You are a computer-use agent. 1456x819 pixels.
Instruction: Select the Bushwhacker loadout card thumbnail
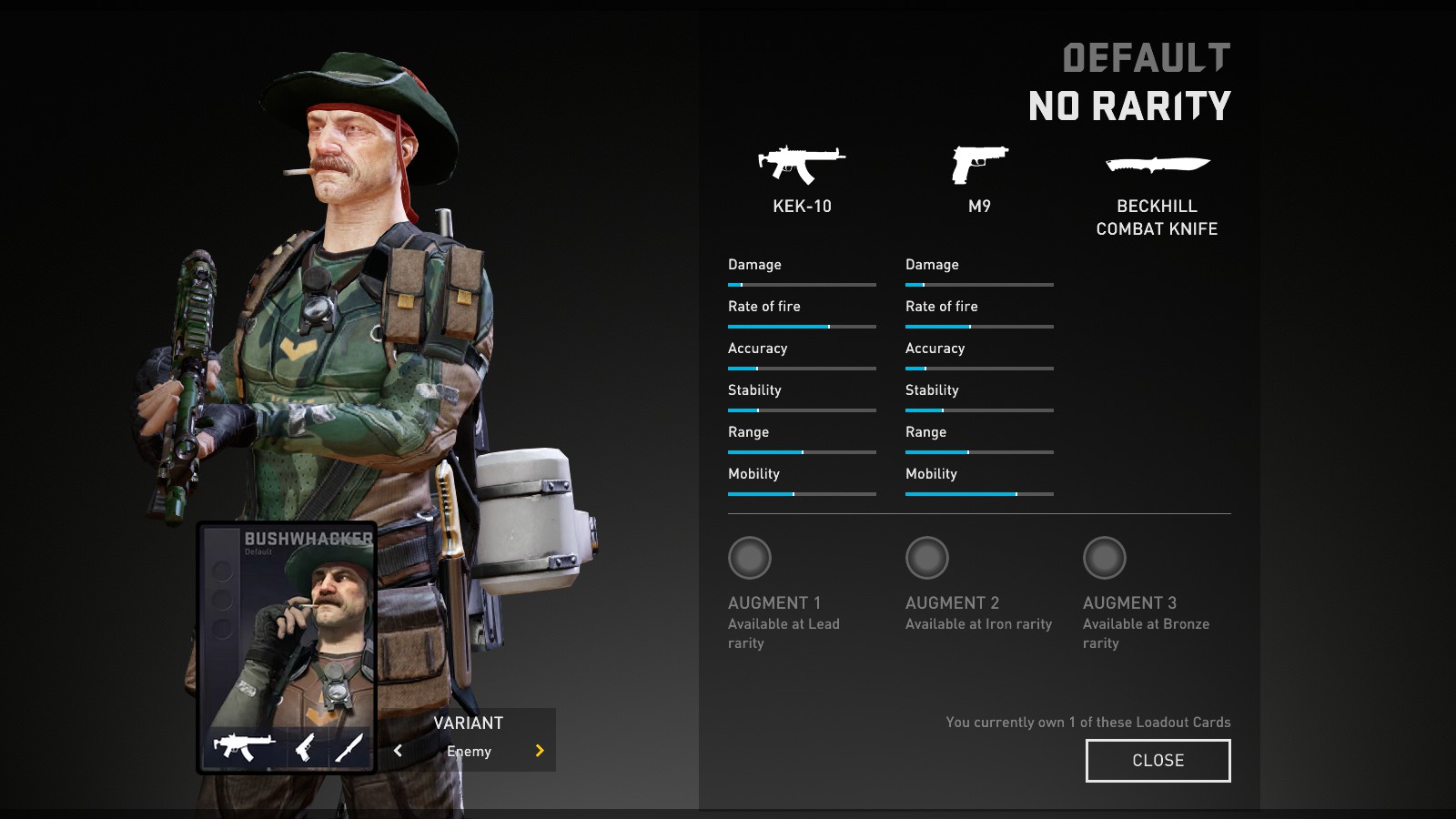pos(288,647)
